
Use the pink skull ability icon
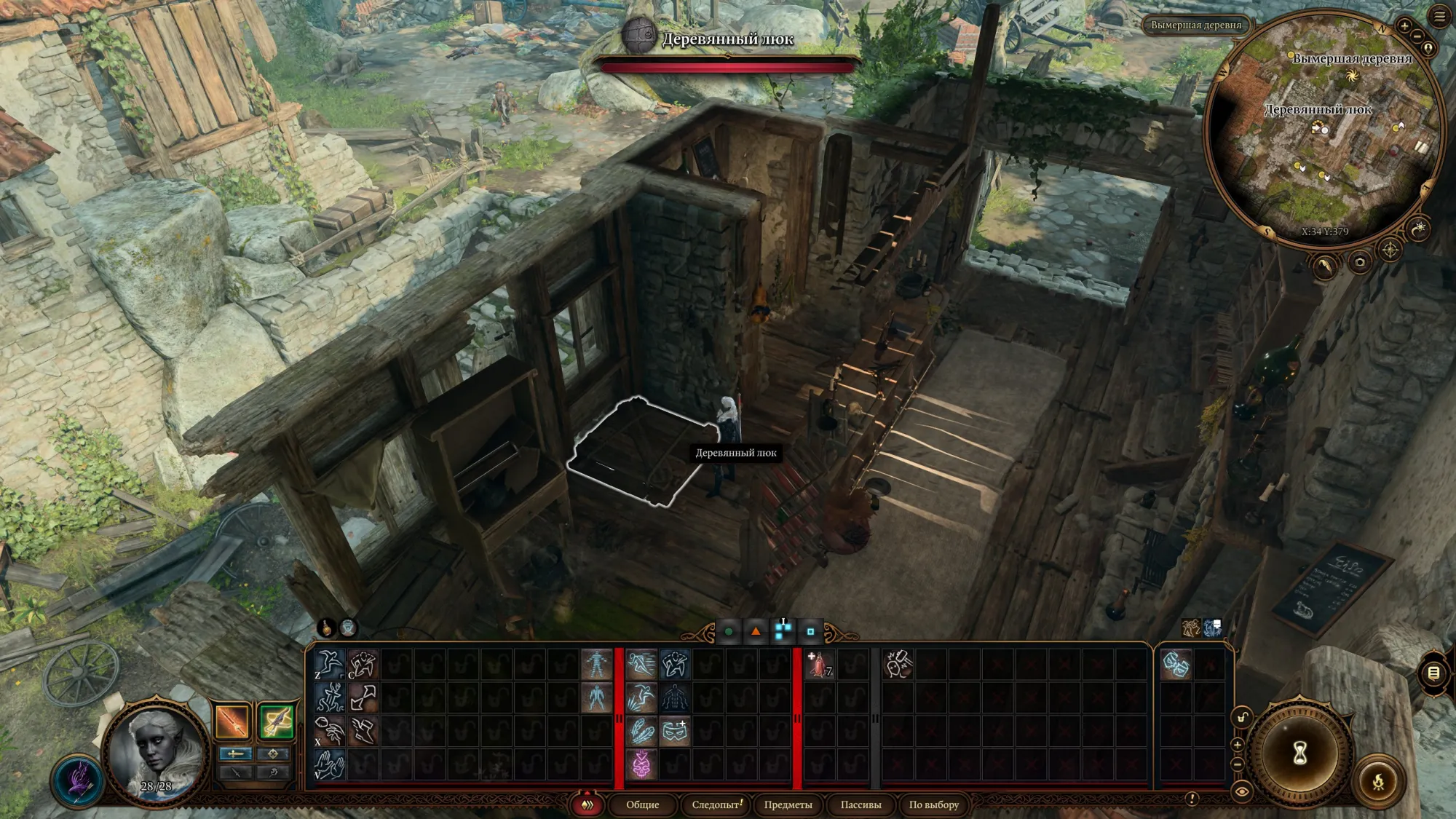pyautogui.click(x=641, y=765)
